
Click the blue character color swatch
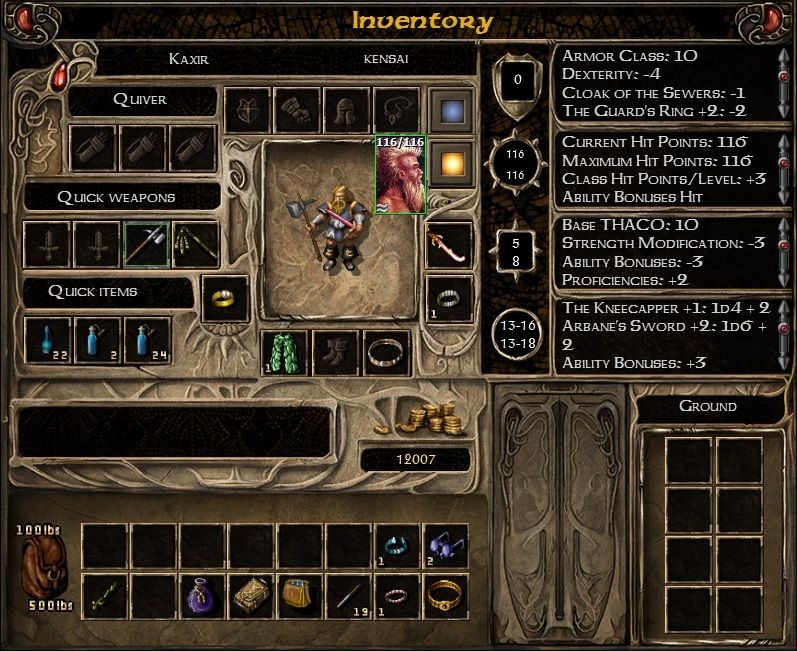click(x=450, y=111)
